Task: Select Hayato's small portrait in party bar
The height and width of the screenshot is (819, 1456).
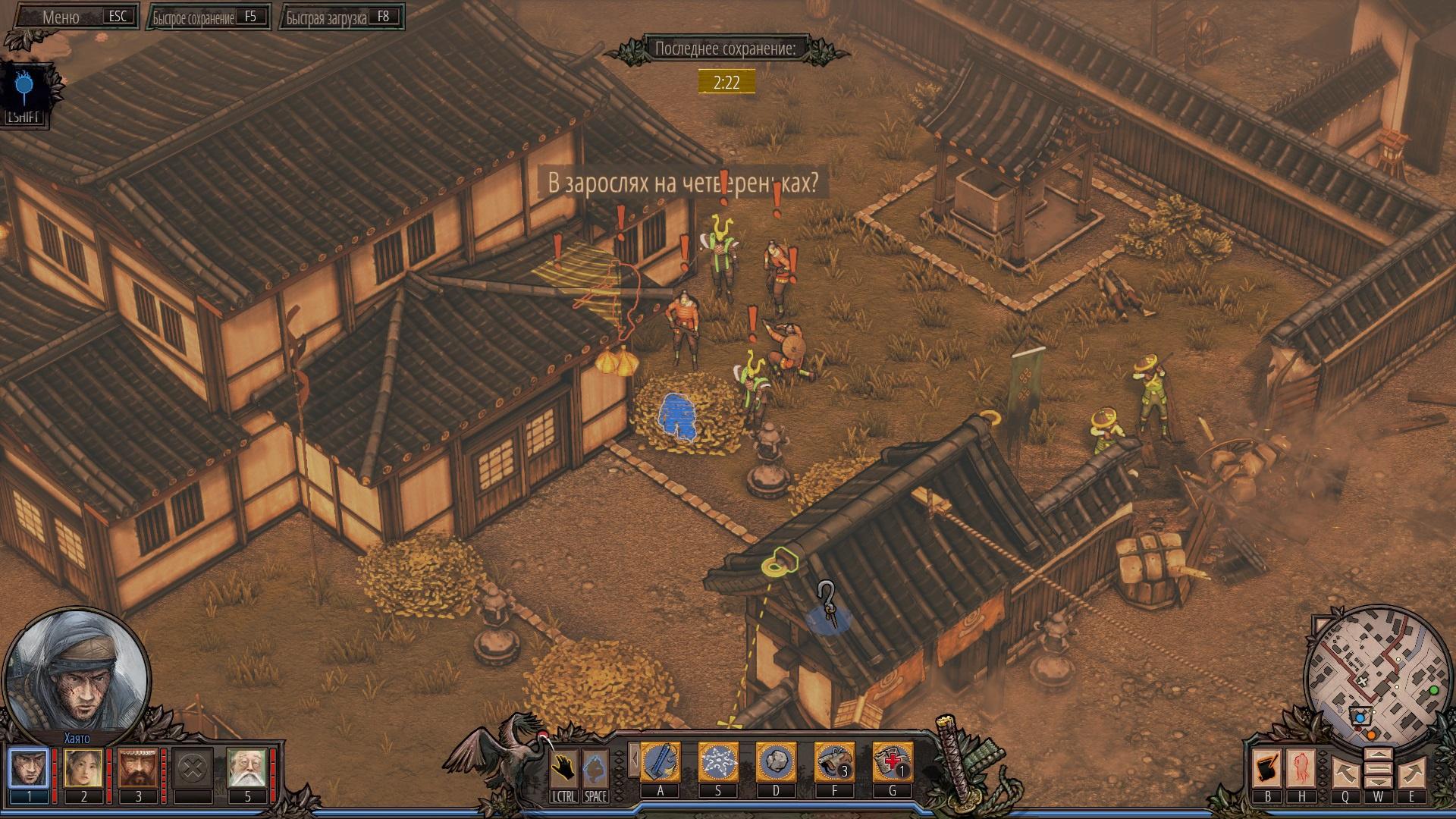Action: point(29,768)
